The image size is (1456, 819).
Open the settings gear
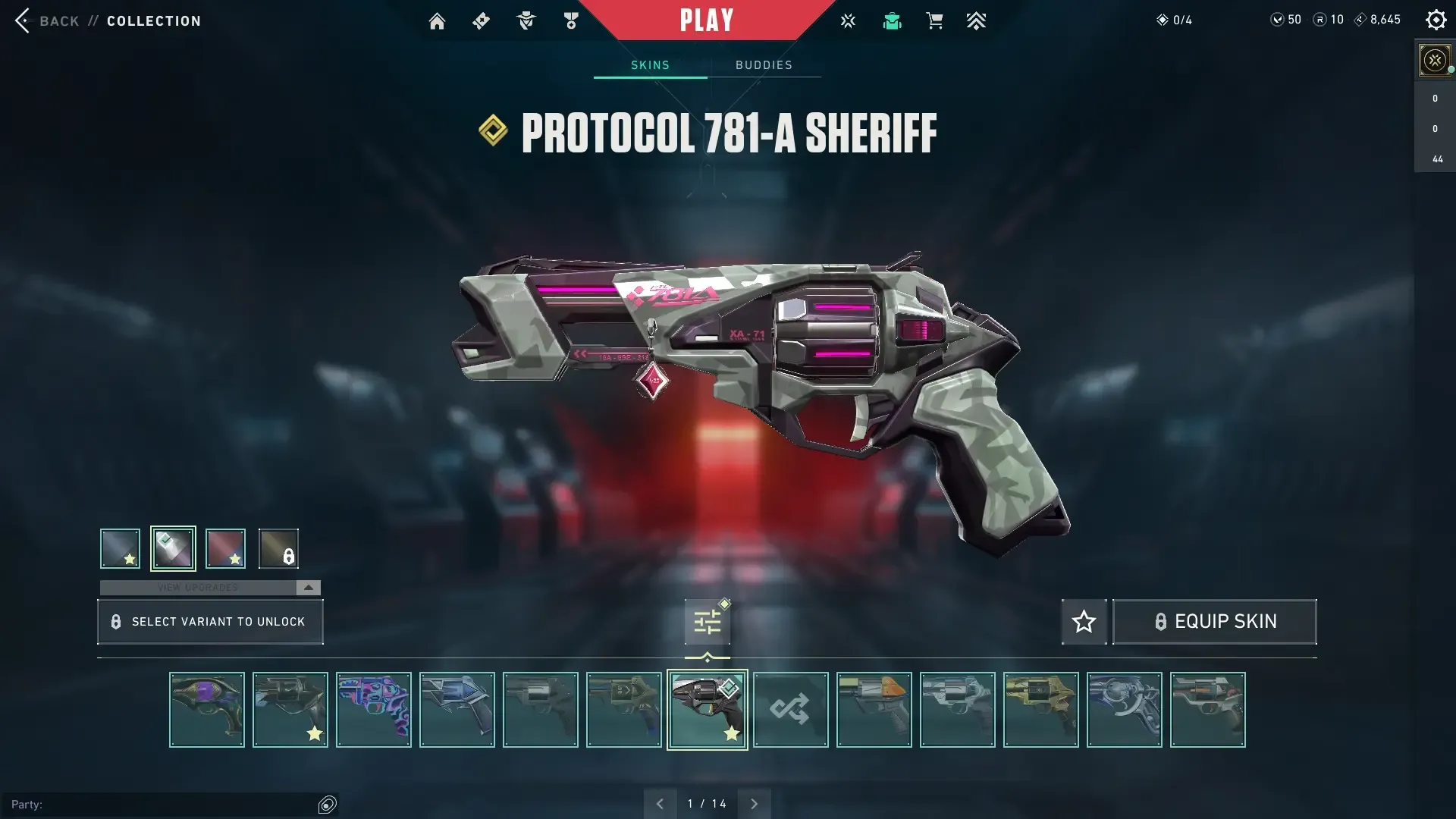1436,20
